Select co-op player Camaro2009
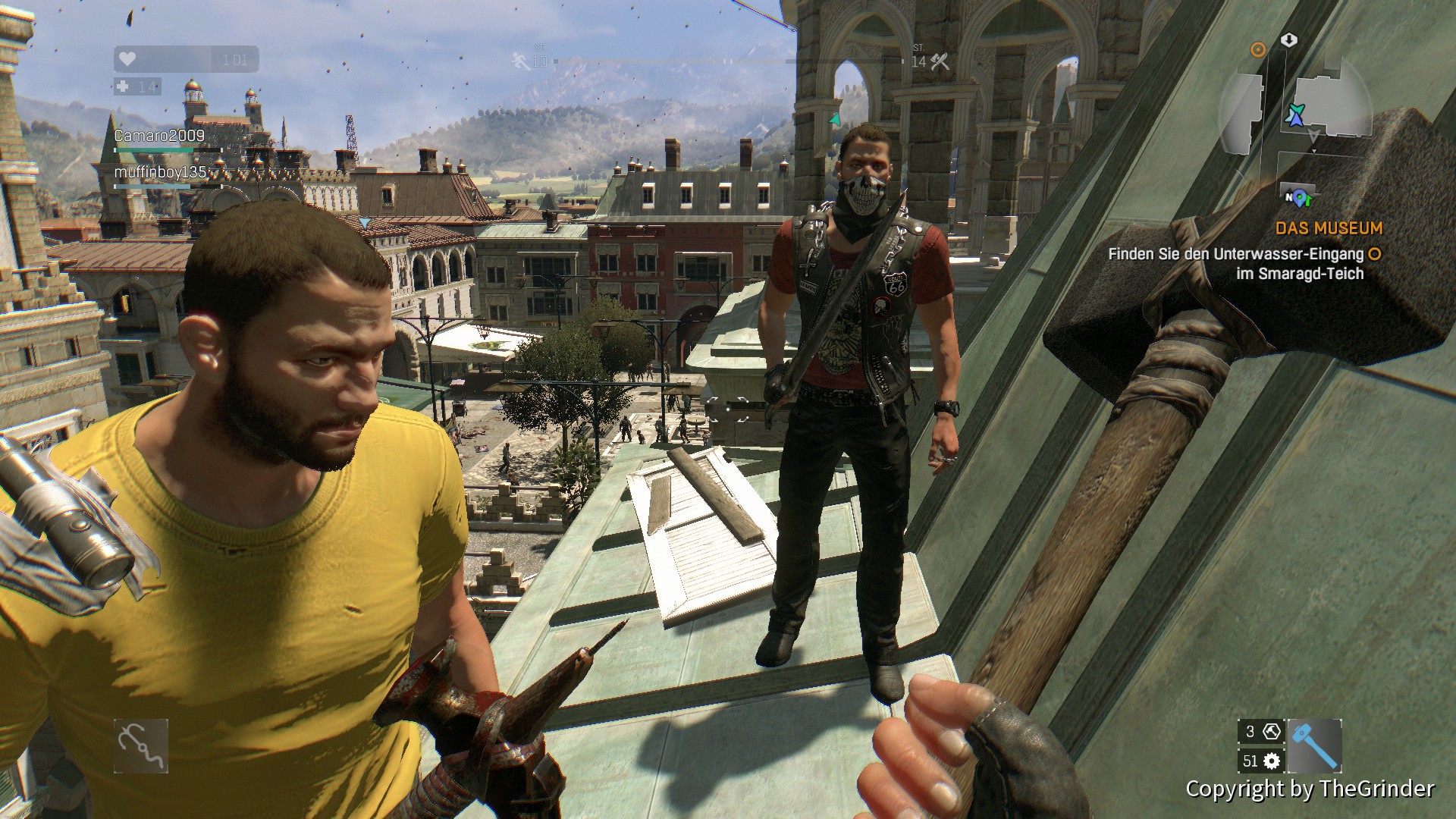The image size is (1456, 819). tap(159, 136)
